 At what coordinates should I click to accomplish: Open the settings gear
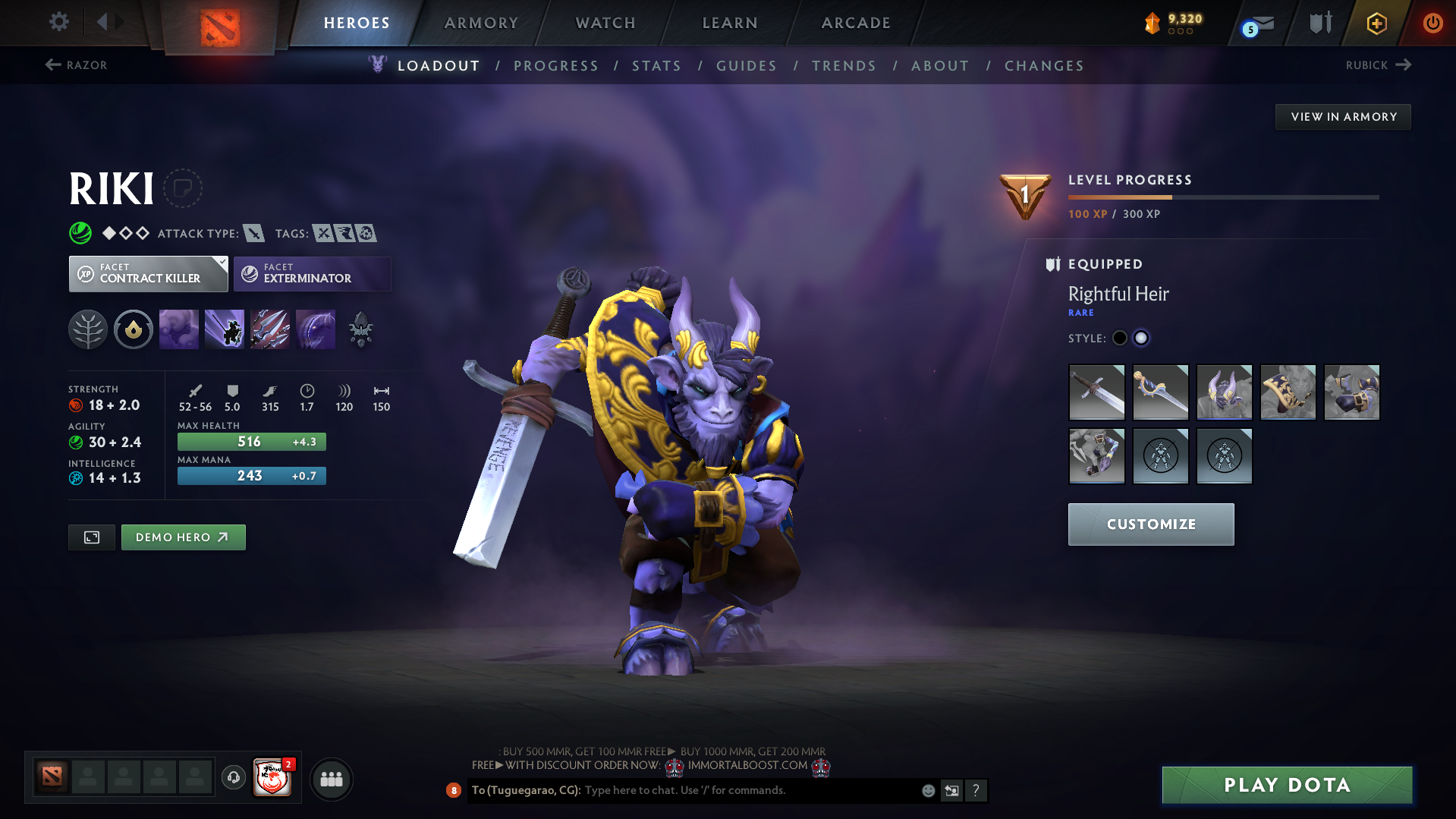pos(58,22)
